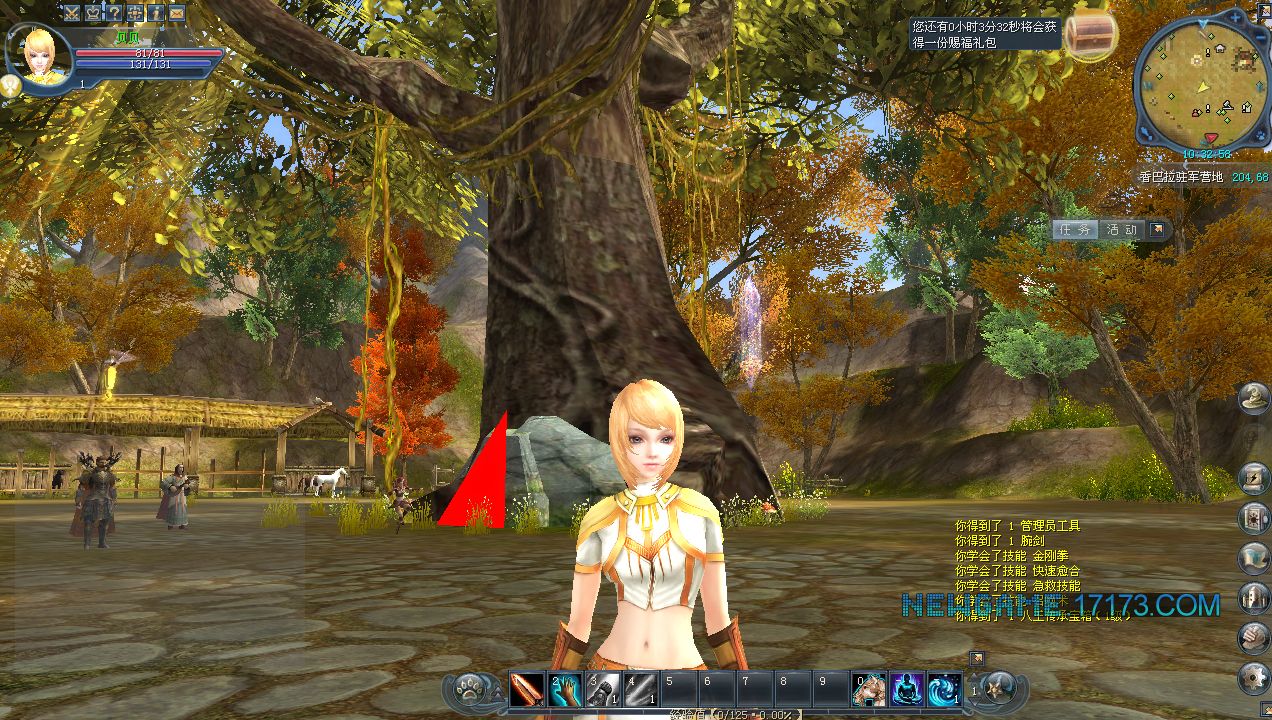The height and width of the screenshot is (720, 1272).
Task: Select the blade item in slot 4
Action: click(640, 689)
